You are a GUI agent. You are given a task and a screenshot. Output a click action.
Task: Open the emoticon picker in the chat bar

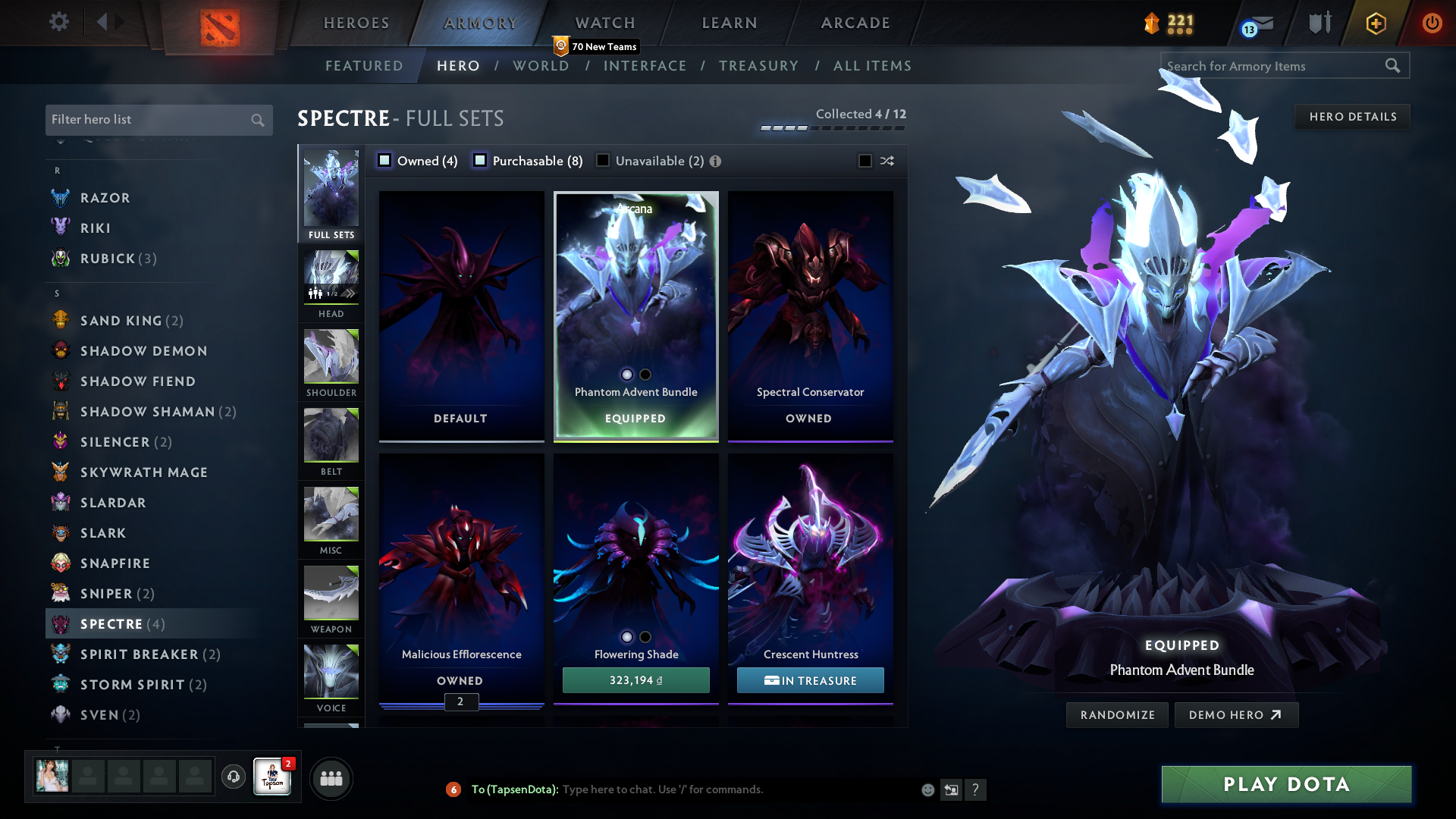click(x=927, y=789)
